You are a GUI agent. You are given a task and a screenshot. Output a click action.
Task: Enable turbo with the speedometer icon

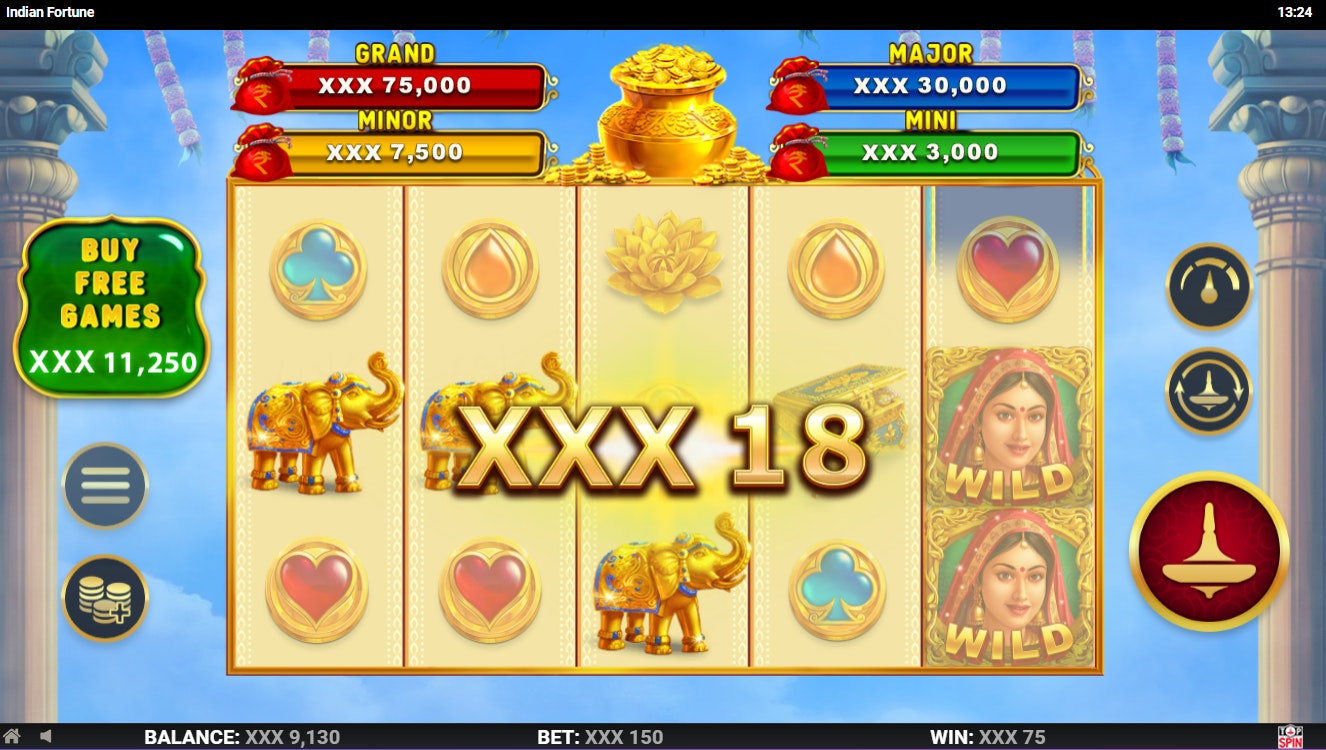(1208, 287)
